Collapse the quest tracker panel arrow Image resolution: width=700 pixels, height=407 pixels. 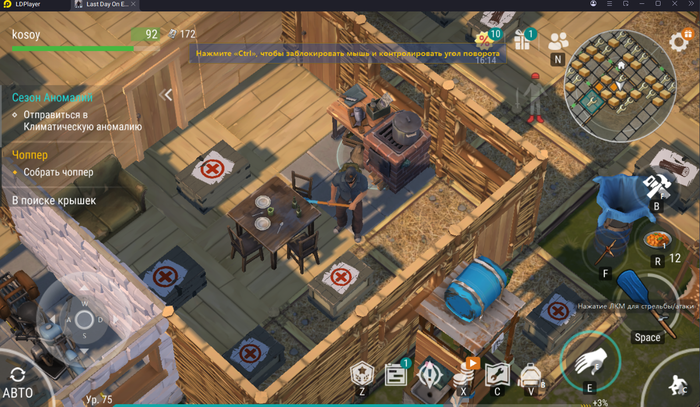[x=167, y=95]
